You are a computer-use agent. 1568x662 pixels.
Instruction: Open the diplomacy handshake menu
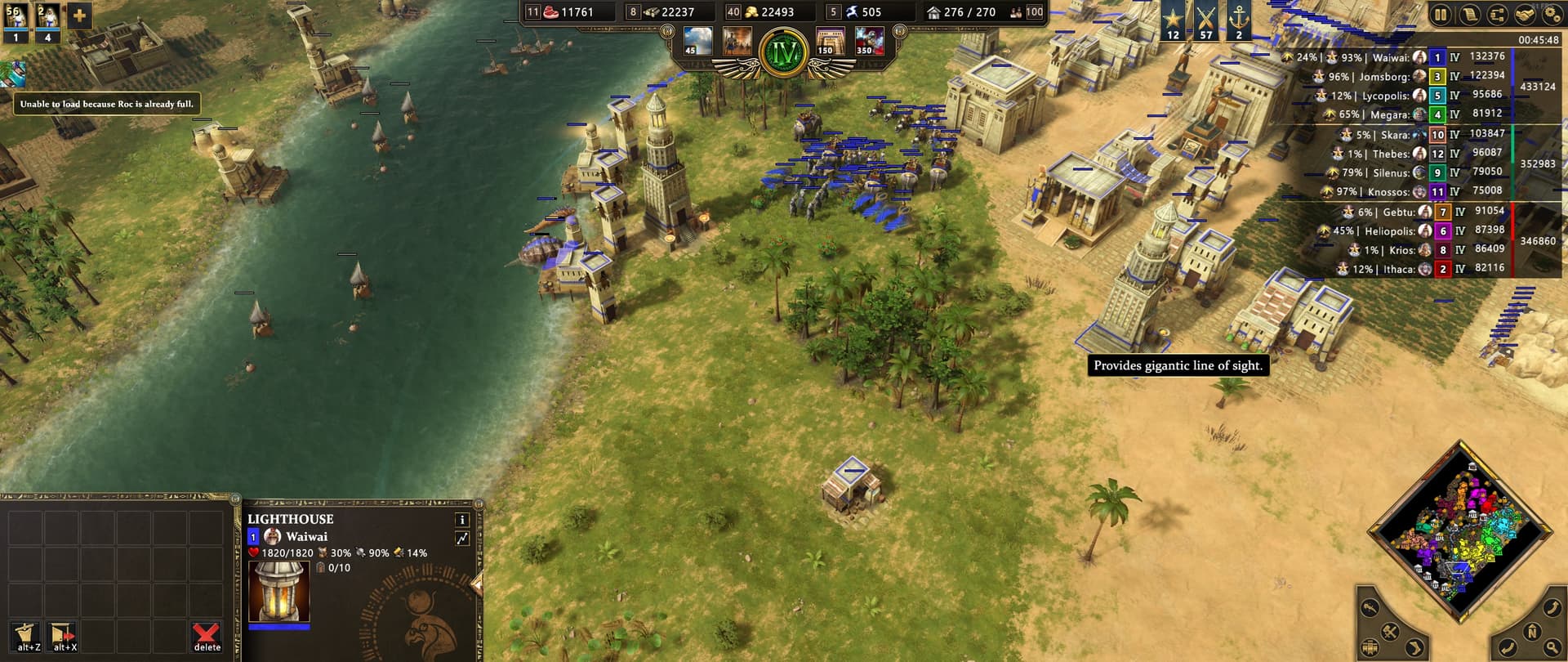click(x=1524, y=15)
